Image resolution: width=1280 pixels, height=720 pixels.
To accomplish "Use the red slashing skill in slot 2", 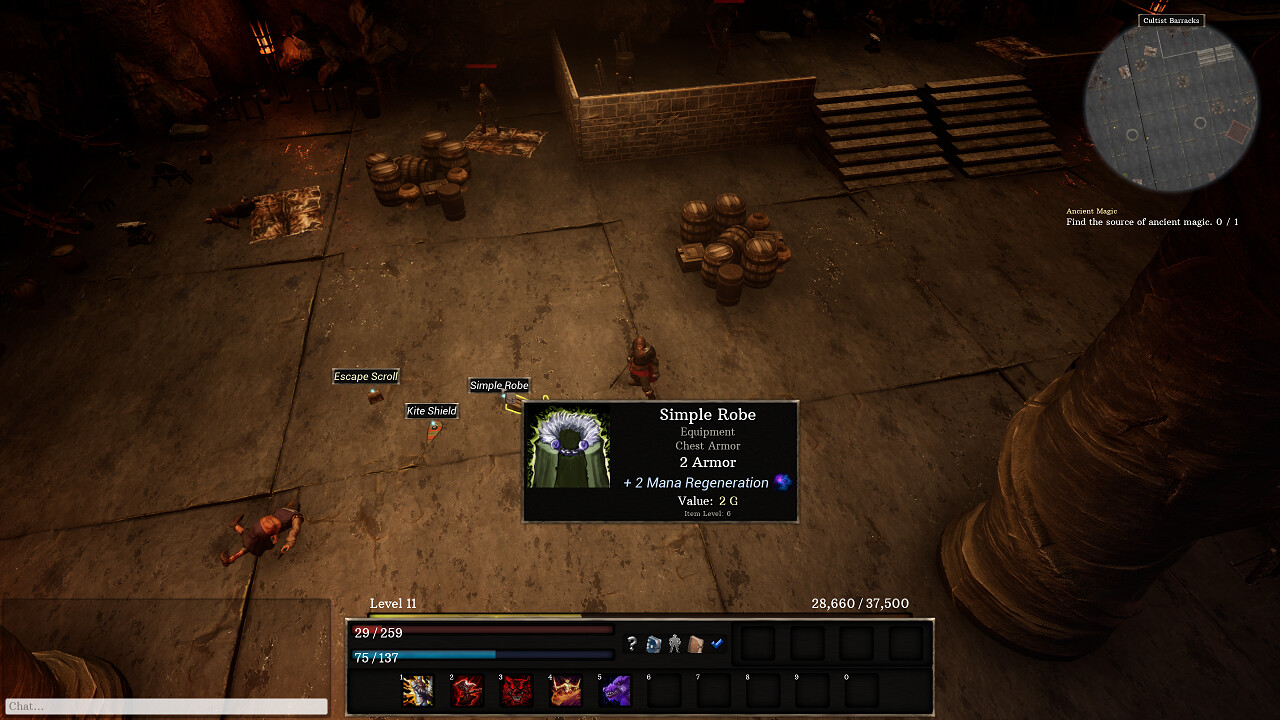I will pyautogui.click(x=467, y=691).
